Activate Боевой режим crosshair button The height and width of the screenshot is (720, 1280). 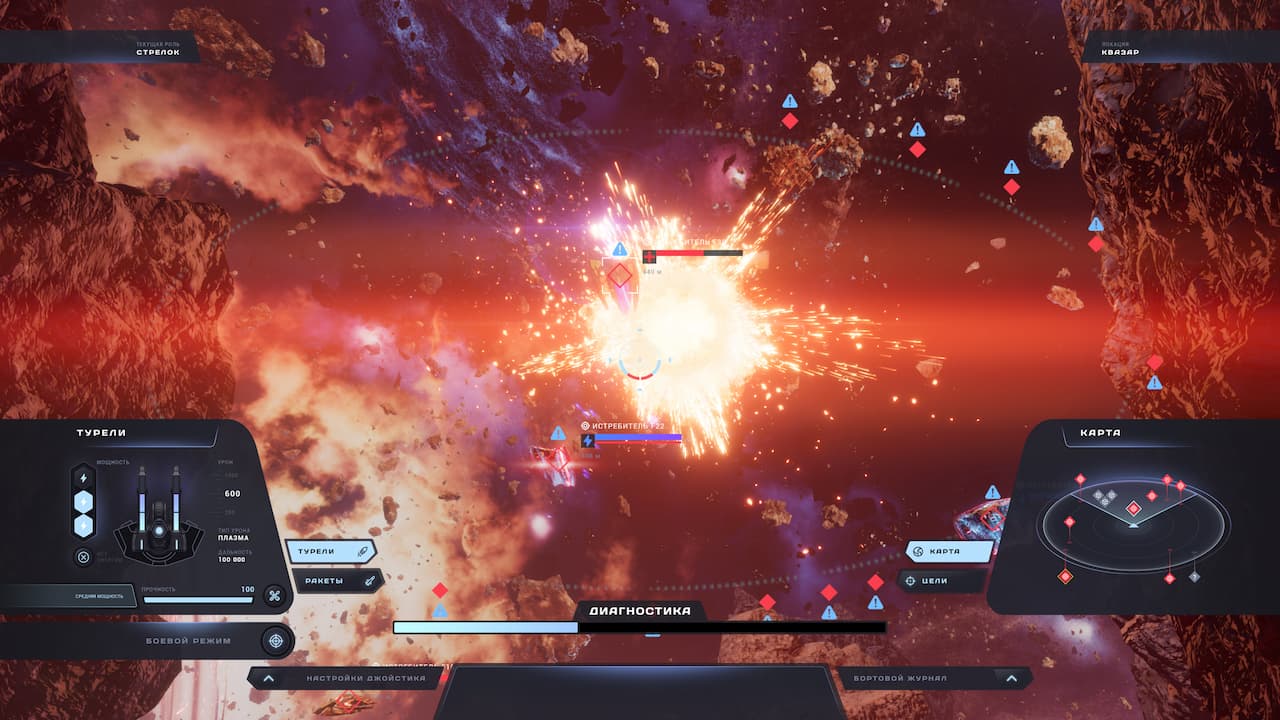(276, 640)
